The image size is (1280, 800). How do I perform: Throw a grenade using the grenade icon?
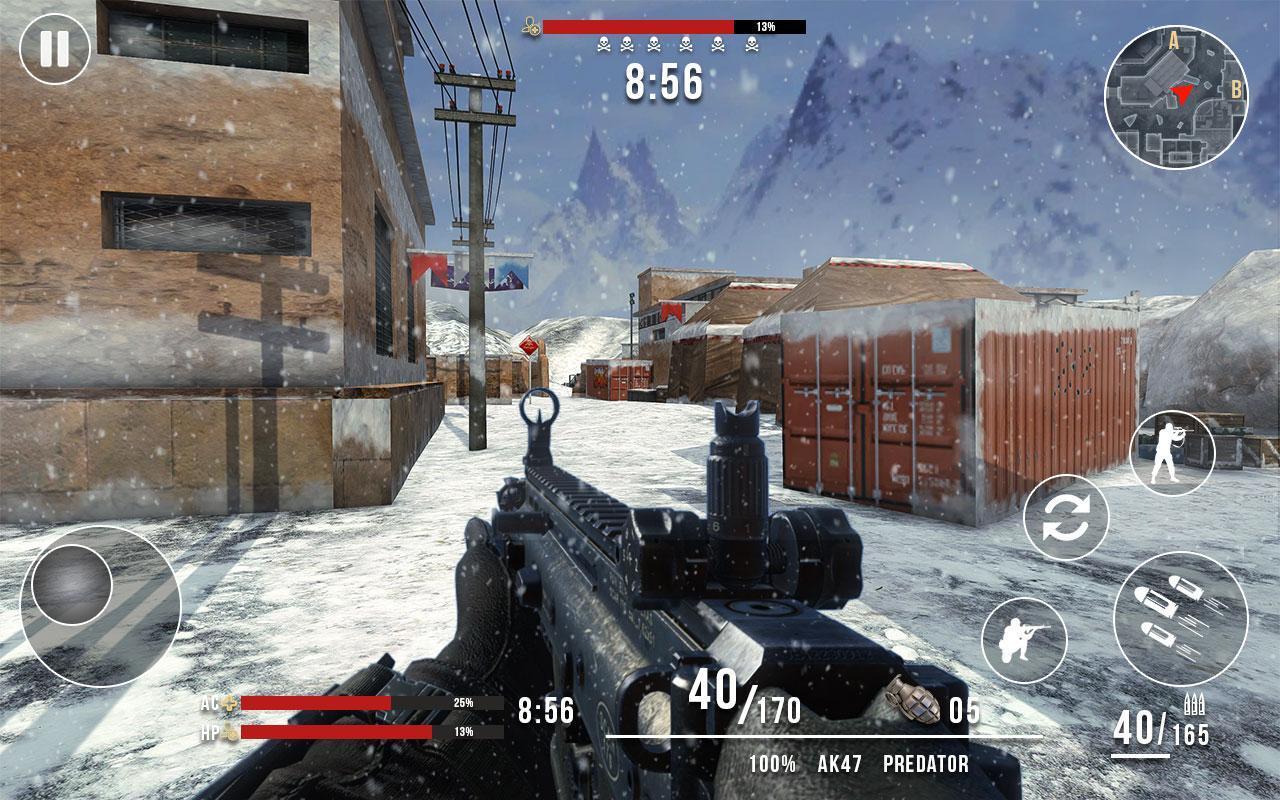(913, 701)
